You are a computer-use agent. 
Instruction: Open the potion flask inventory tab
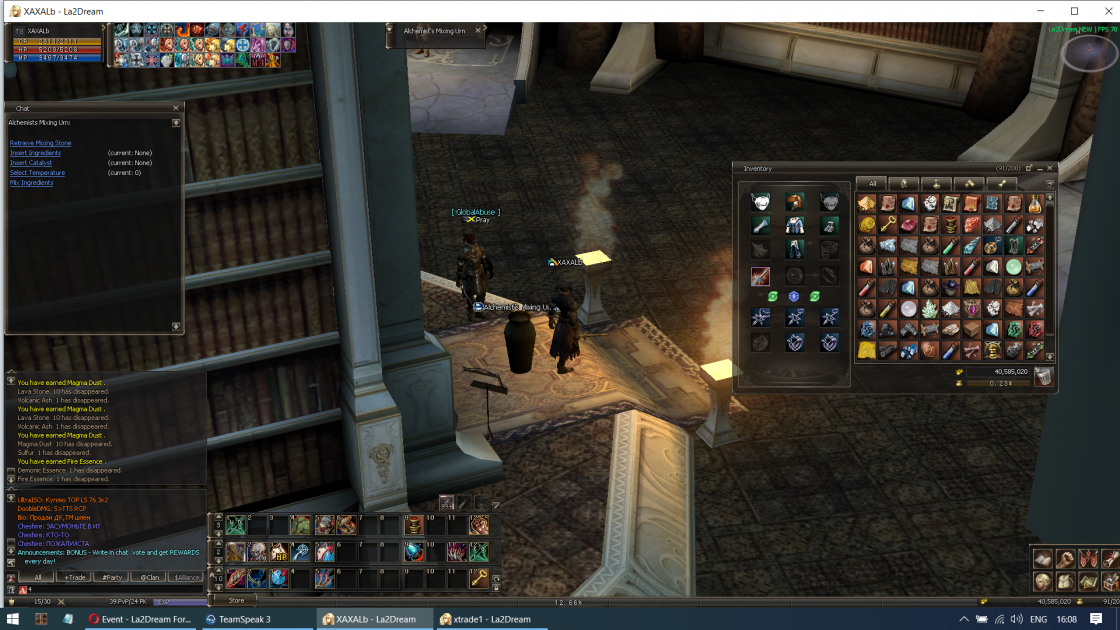pyautogui.click(x=936, y=184)
